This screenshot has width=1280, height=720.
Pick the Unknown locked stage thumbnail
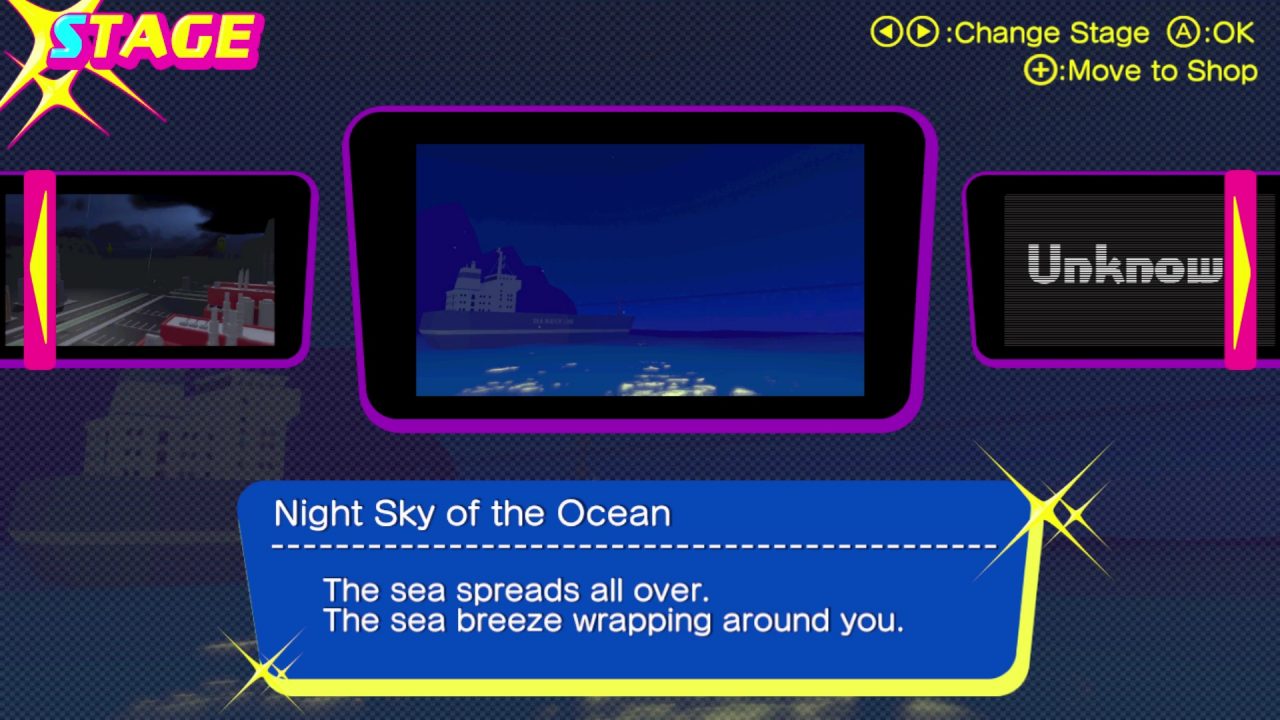tap(1115, 268)
